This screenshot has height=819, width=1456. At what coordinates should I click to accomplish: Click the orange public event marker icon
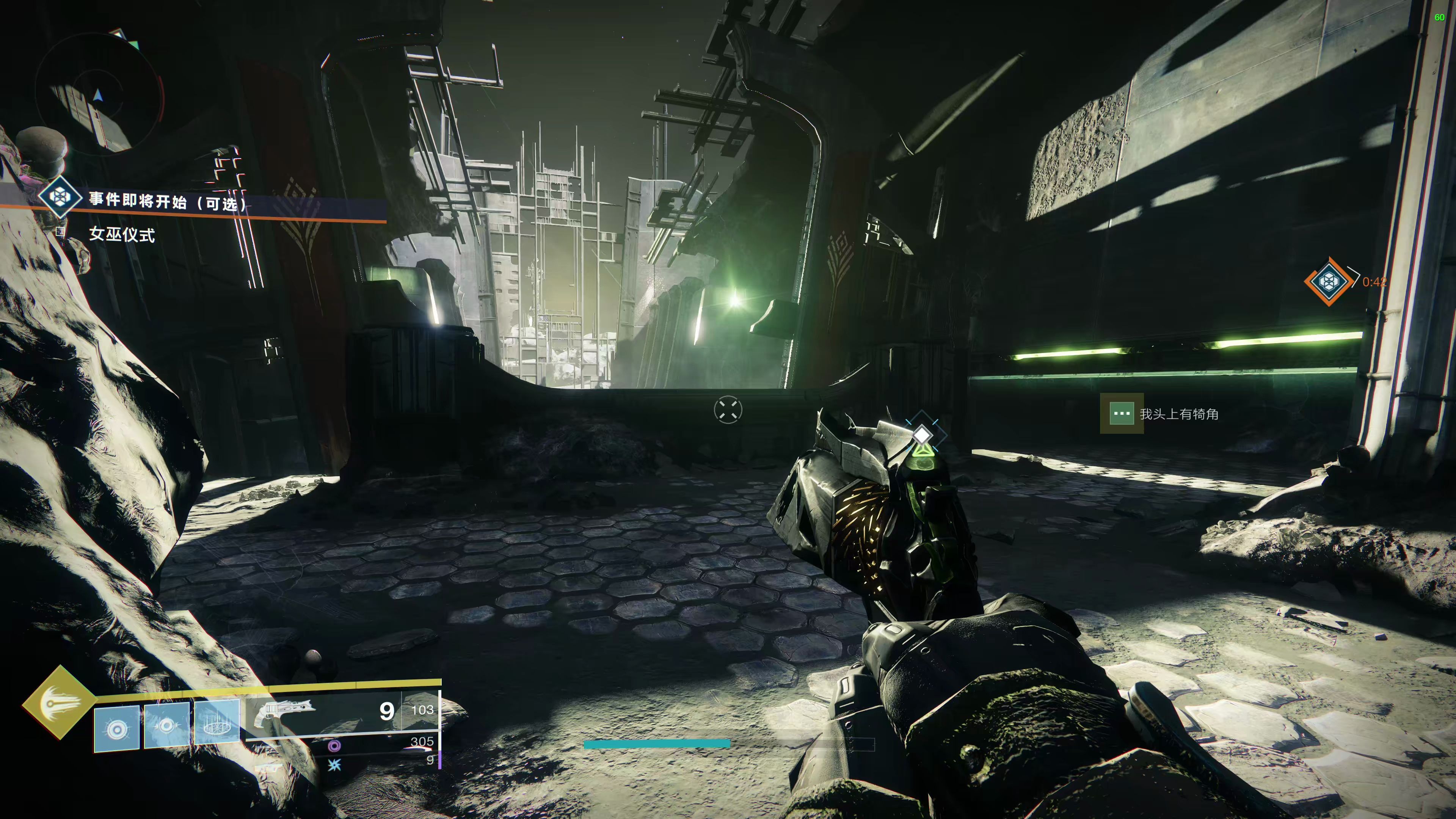[1328, 281]
